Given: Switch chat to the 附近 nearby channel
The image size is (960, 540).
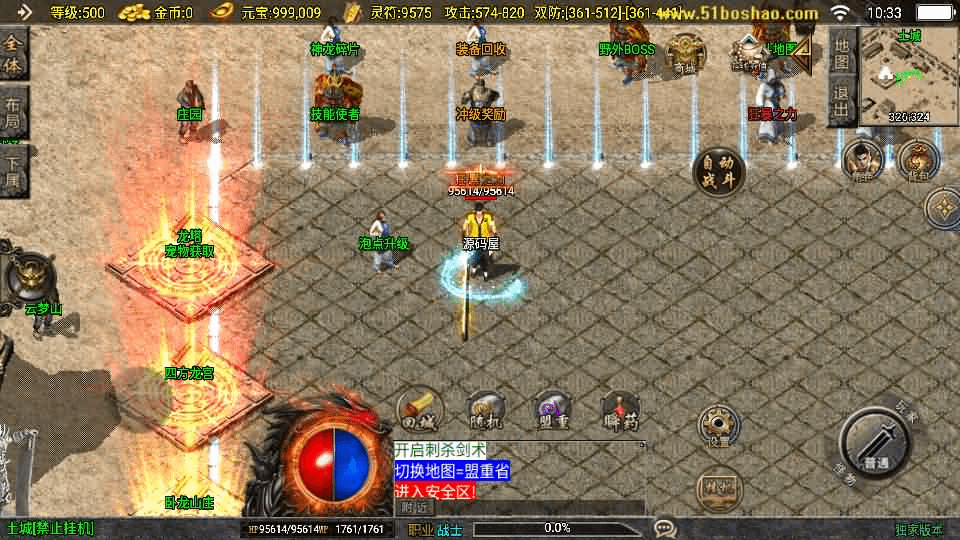Looking at the screenshot, I should pos(415,507).
